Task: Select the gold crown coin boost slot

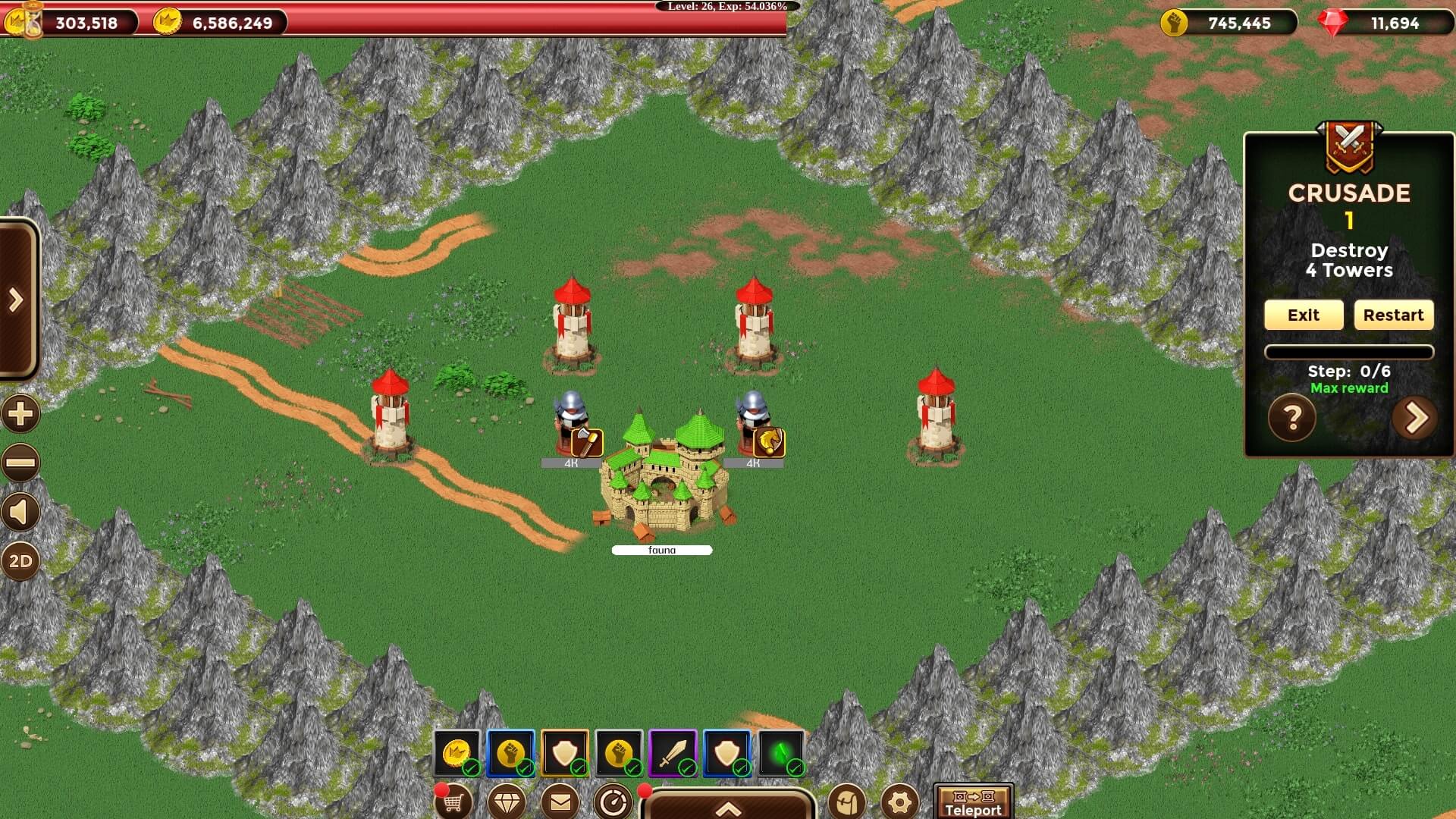Action: tap(457, 753)
